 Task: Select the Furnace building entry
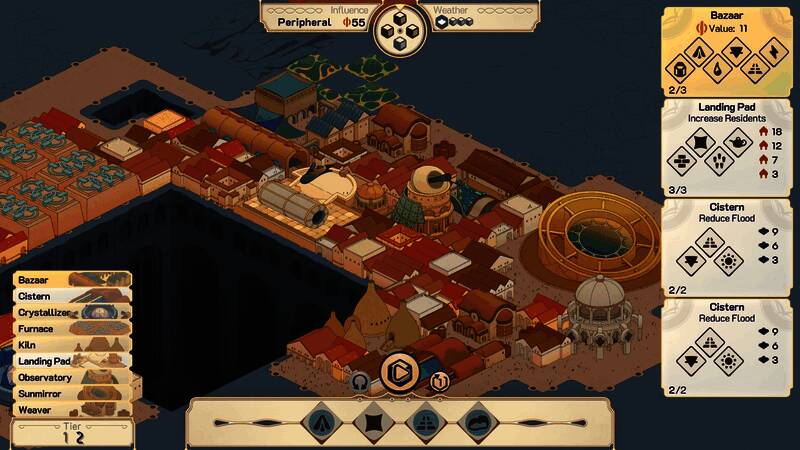(70, 328)
